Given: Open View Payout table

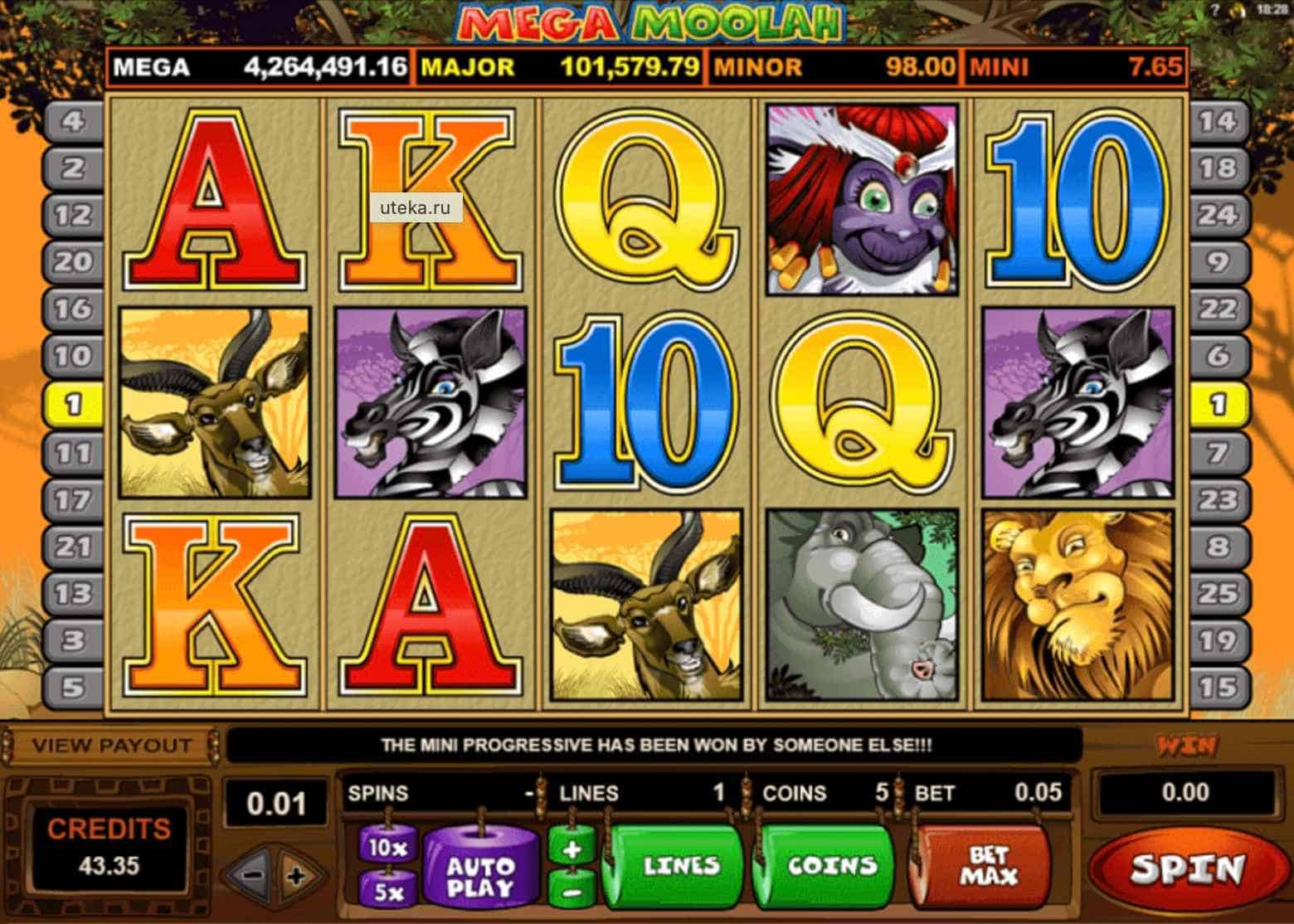Looking at the screenshot, I should (112, 745).
